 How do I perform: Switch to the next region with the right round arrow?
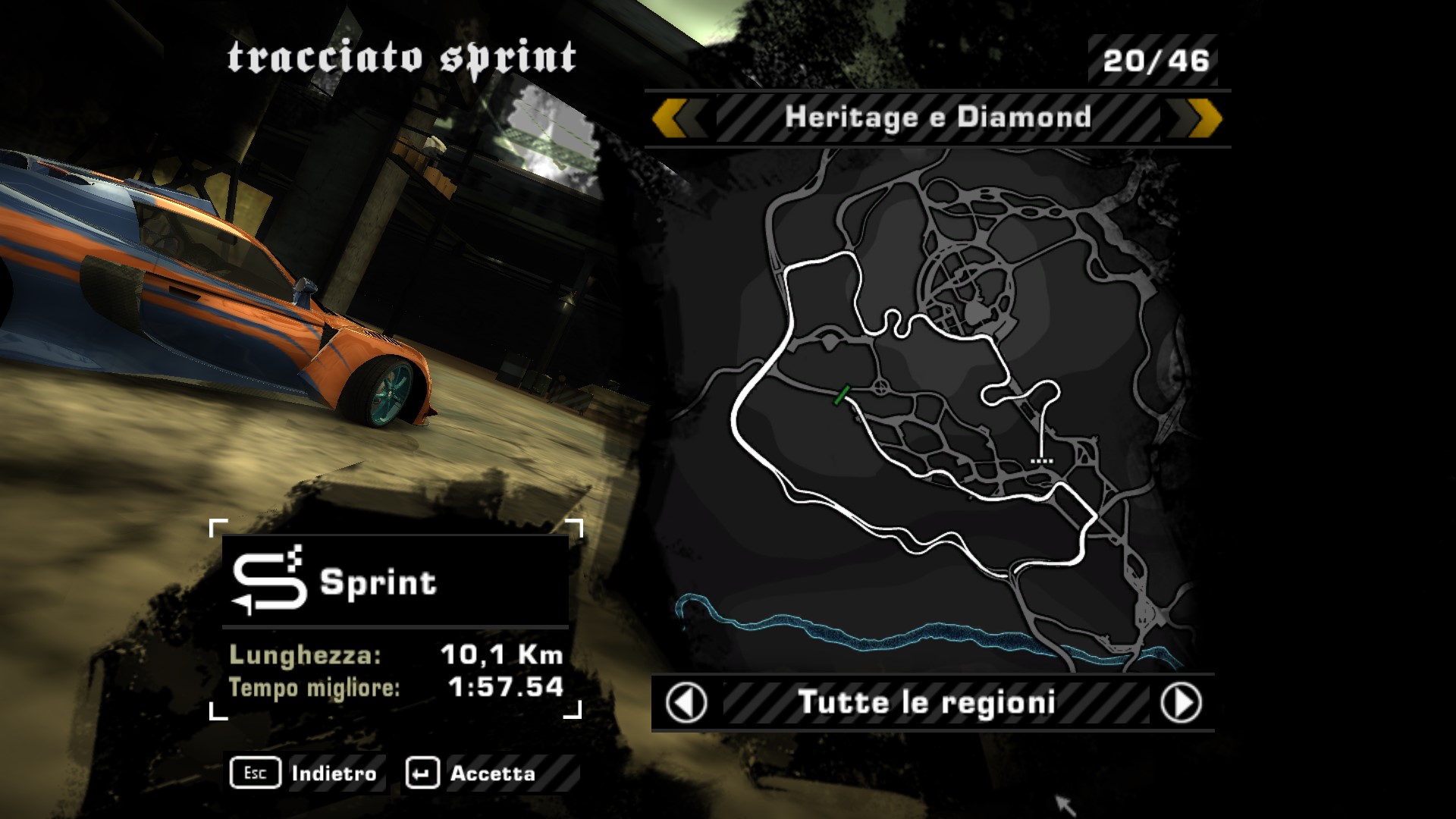click(1181, 703)
